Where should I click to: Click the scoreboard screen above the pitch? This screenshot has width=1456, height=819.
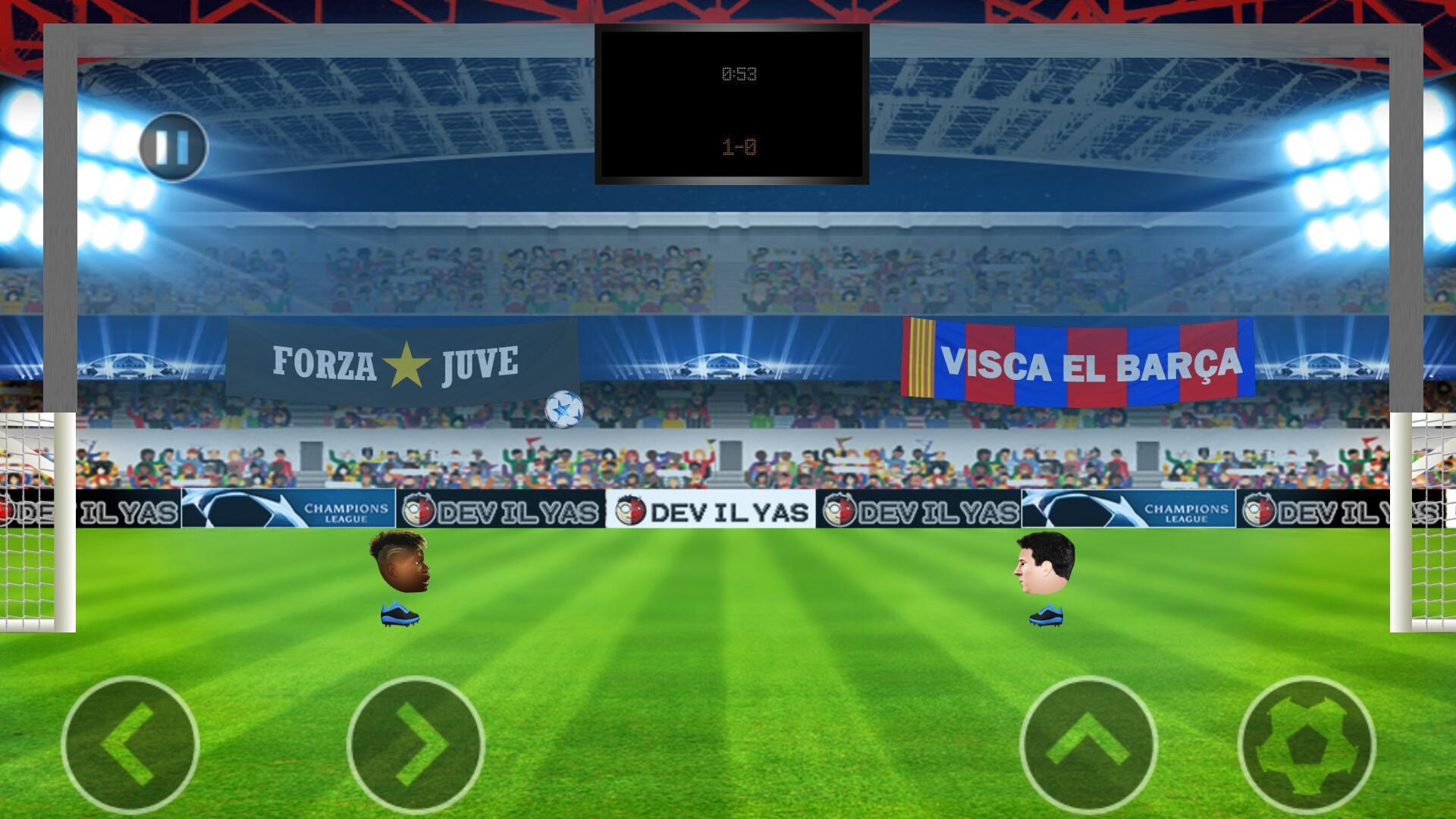tap(732, 104)
